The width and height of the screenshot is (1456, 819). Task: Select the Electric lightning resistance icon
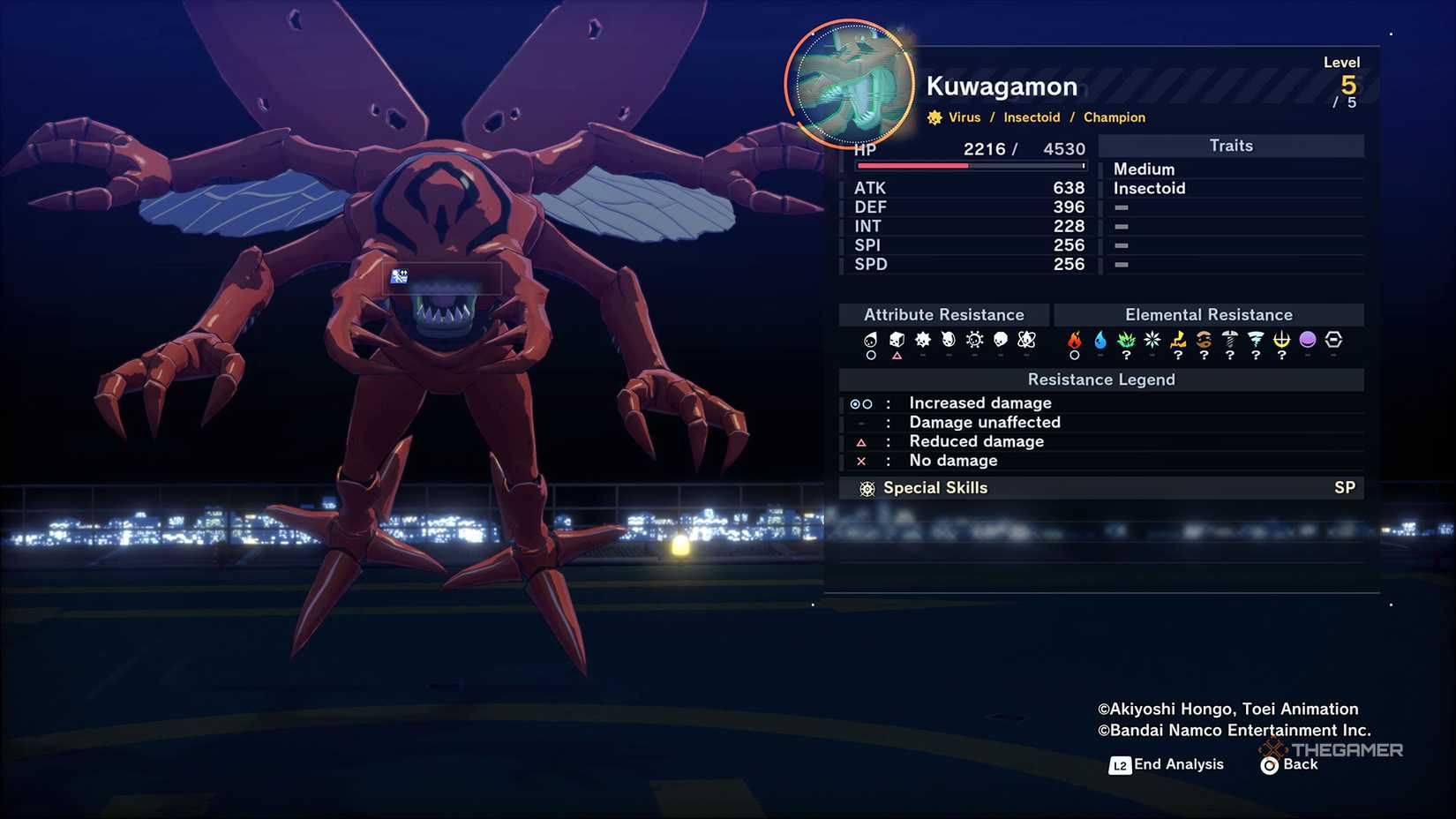pos(1177,339)
